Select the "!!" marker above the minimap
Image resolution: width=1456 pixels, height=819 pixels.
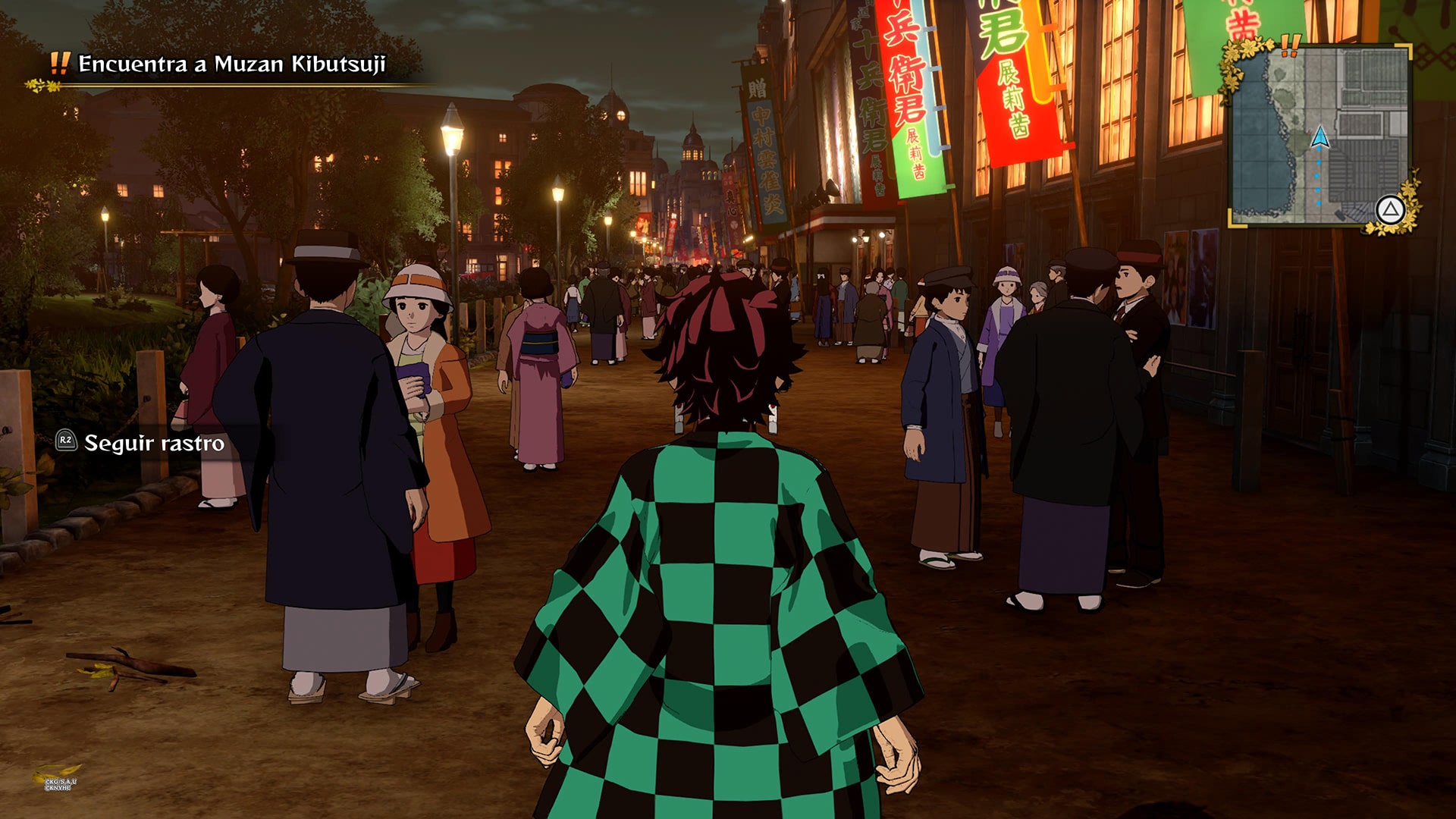[1290, 46]
